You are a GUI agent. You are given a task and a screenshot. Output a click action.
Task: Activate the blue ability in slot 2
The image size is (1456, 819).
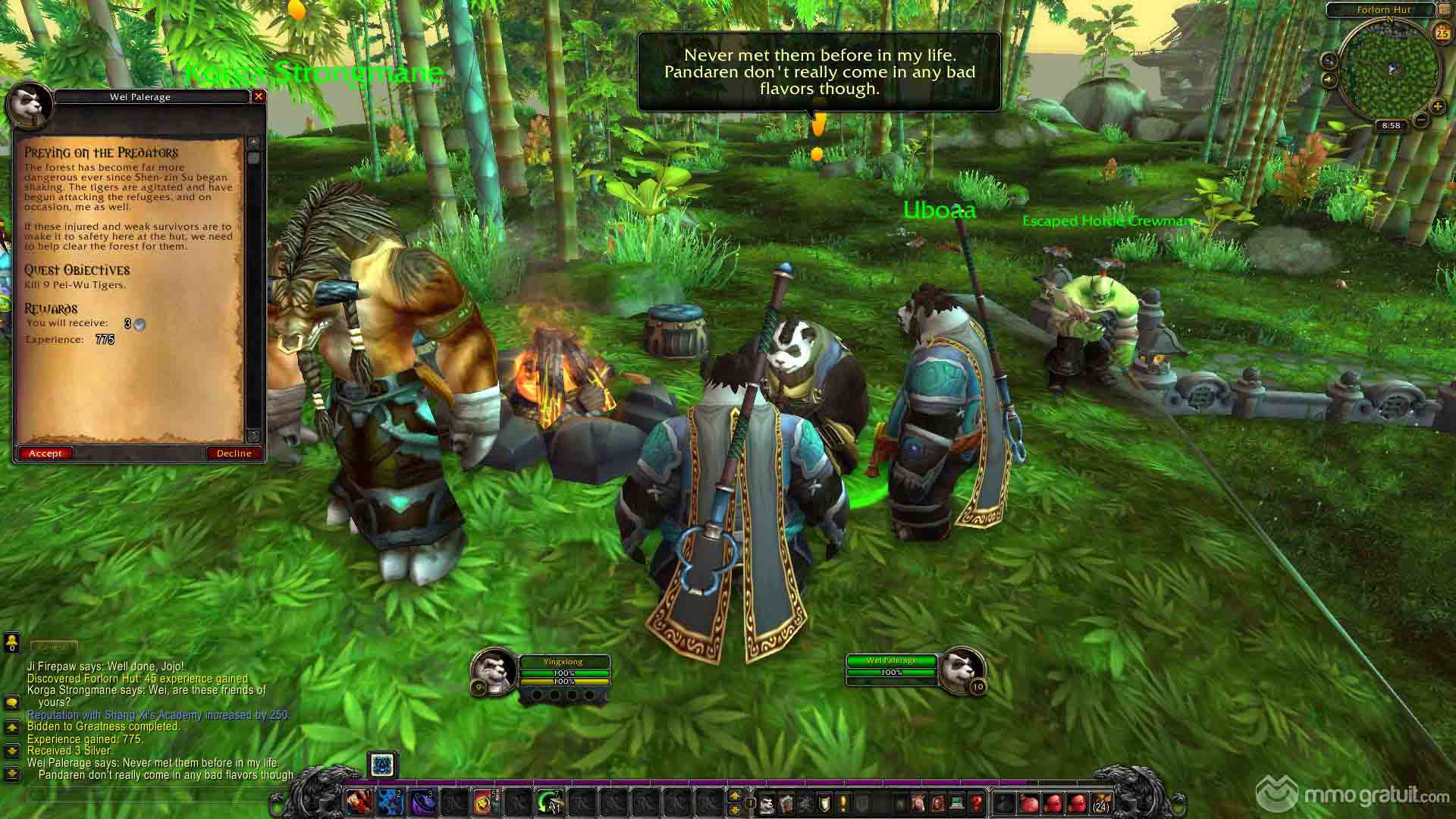390,801
